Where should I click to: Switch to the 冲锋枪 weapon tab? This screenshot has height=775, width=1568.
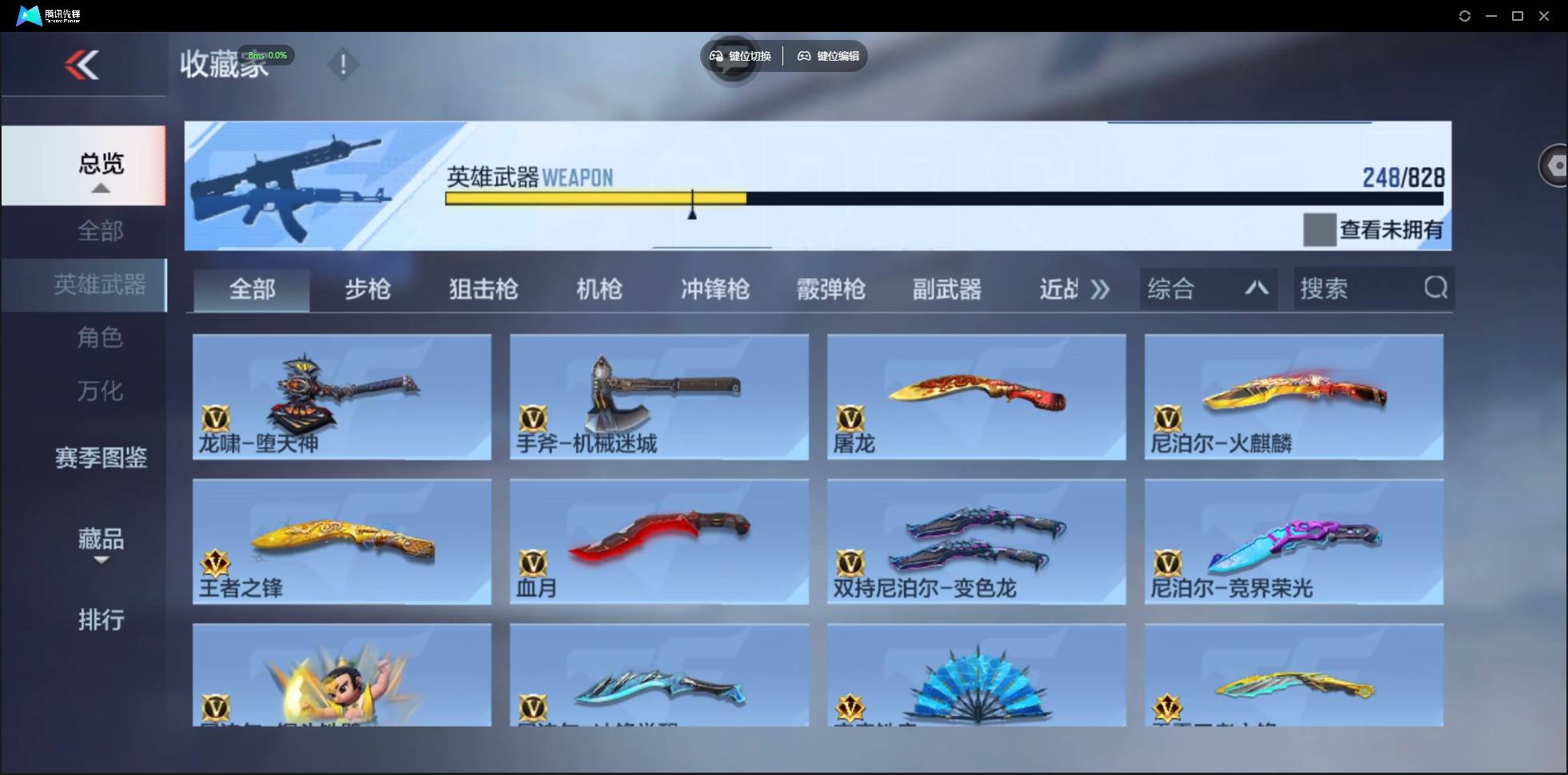[x=714, y=289]
